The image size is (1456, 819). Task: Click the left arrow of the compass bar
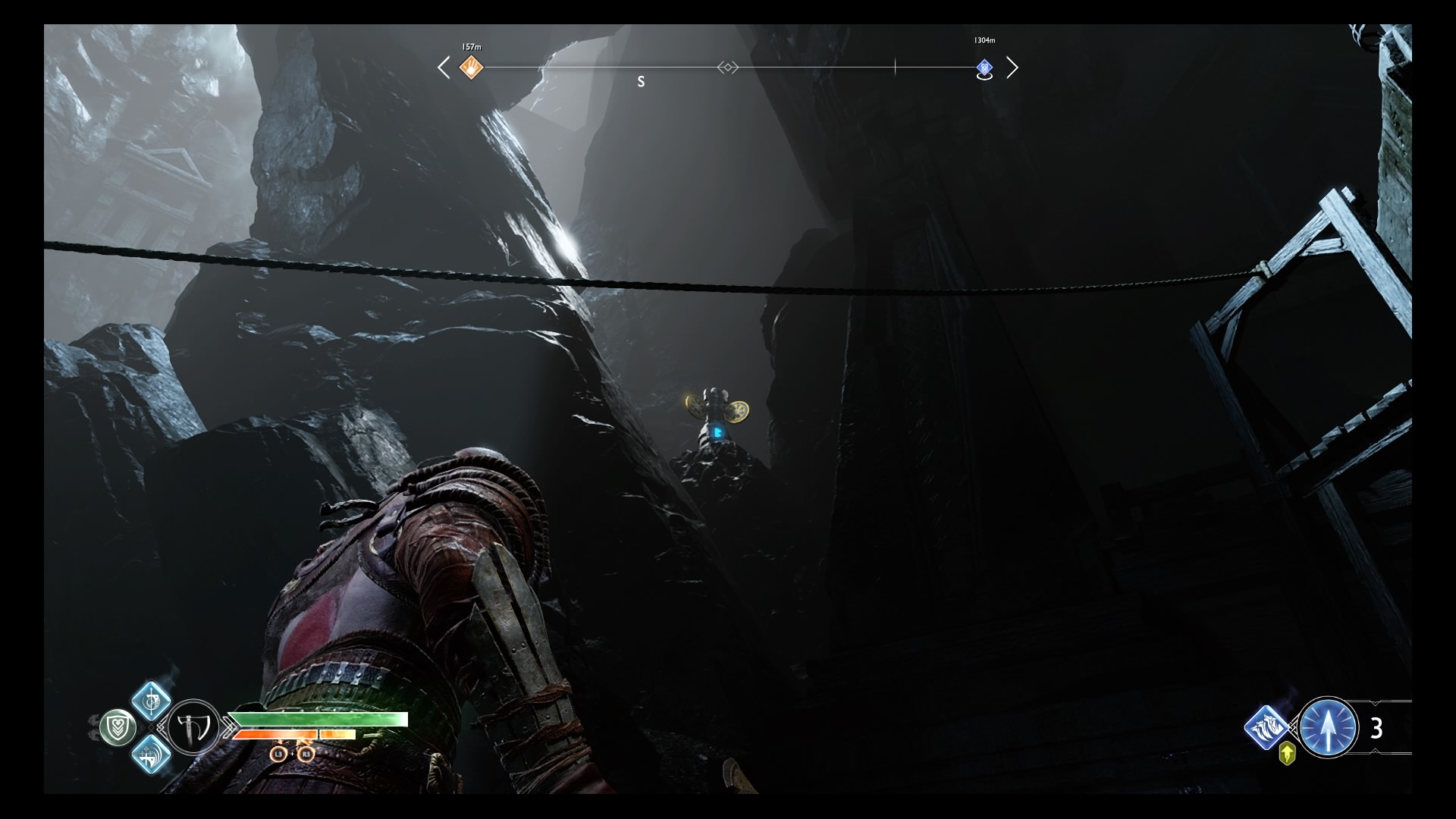click(x=444, y=68)
